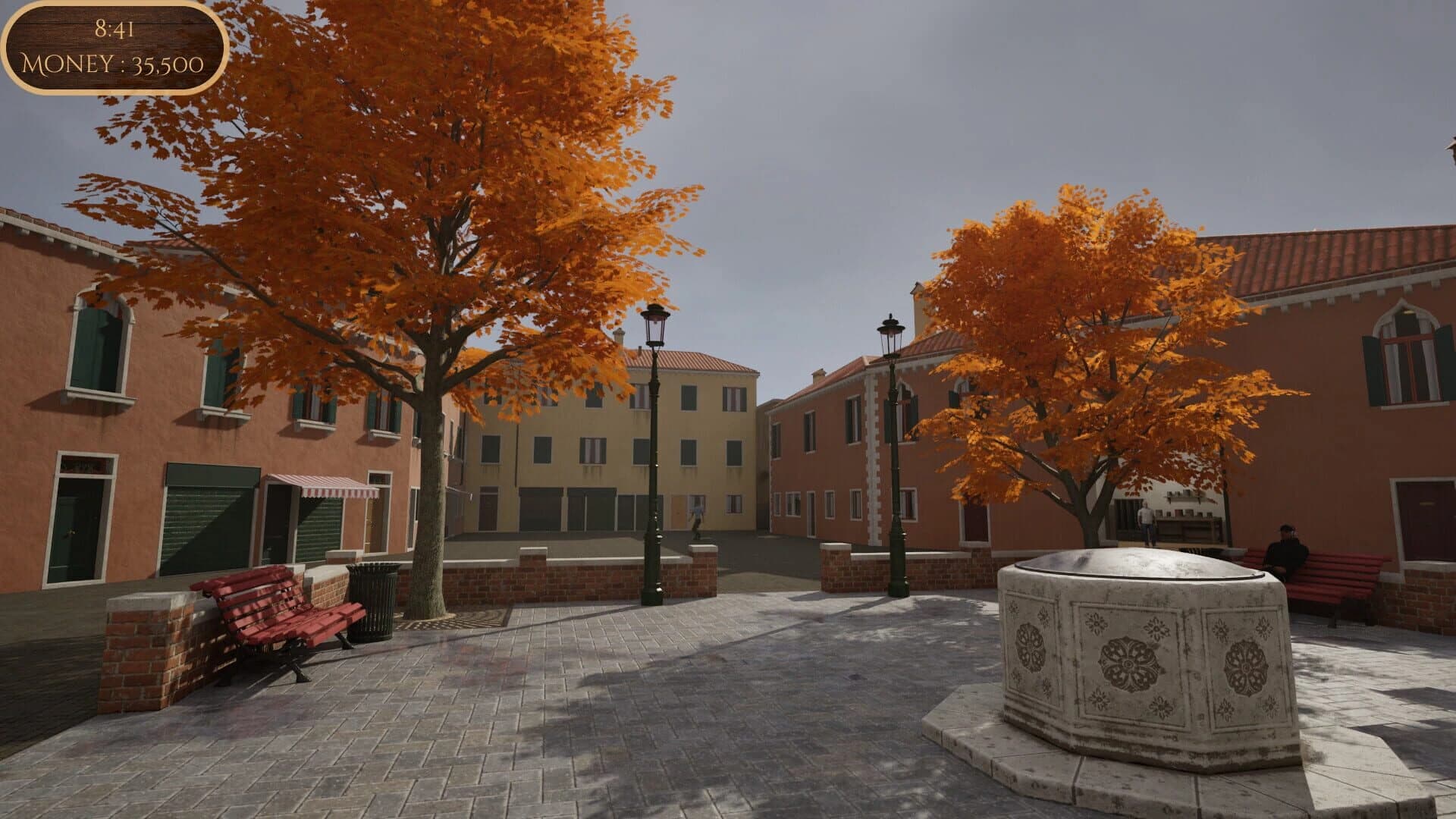
Task: Select the clock display showing 8:41
Action: (x=112, y=30)
